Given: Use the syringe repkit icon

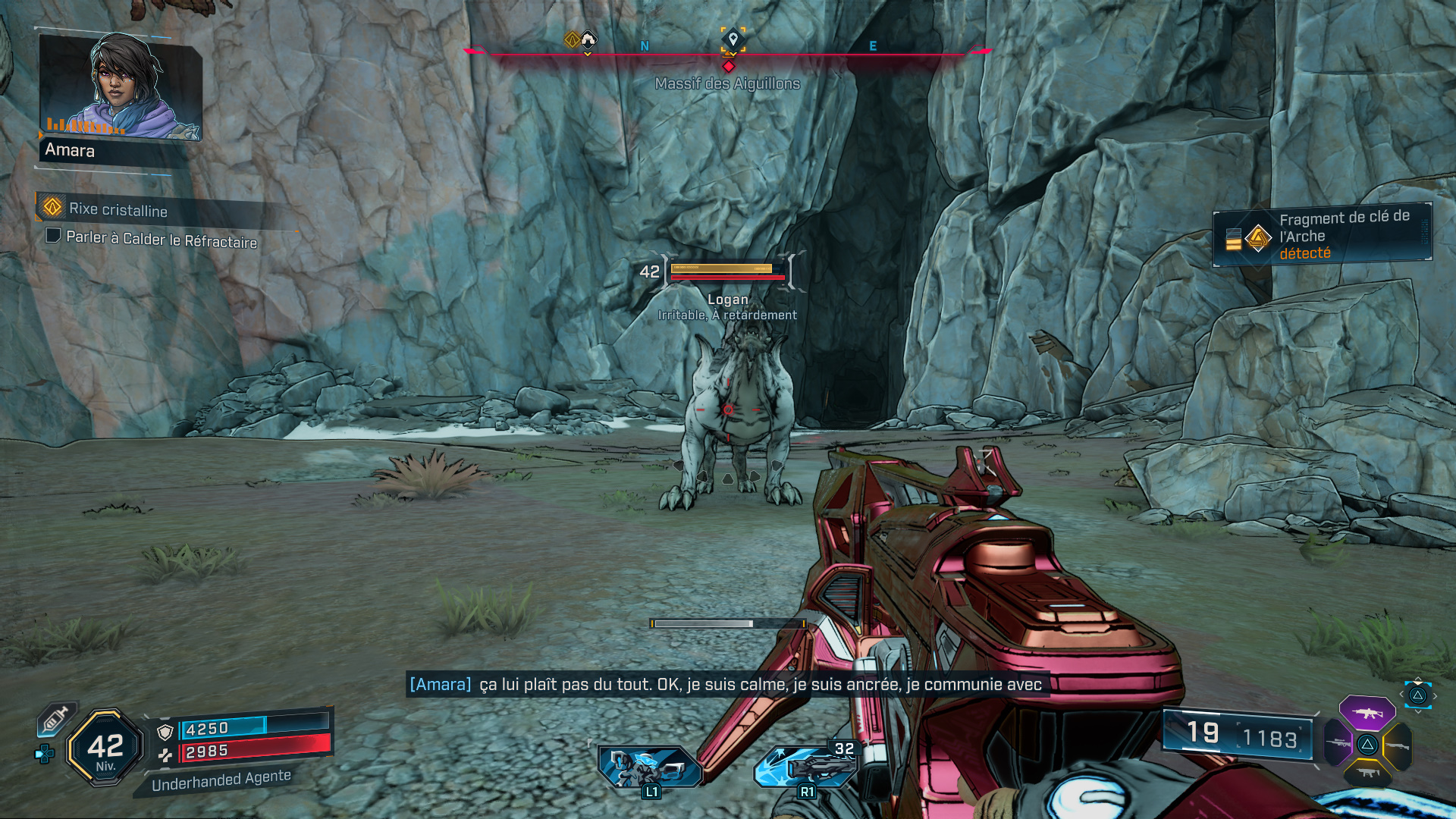Looking at the screenshot, I should coord(55,718).
